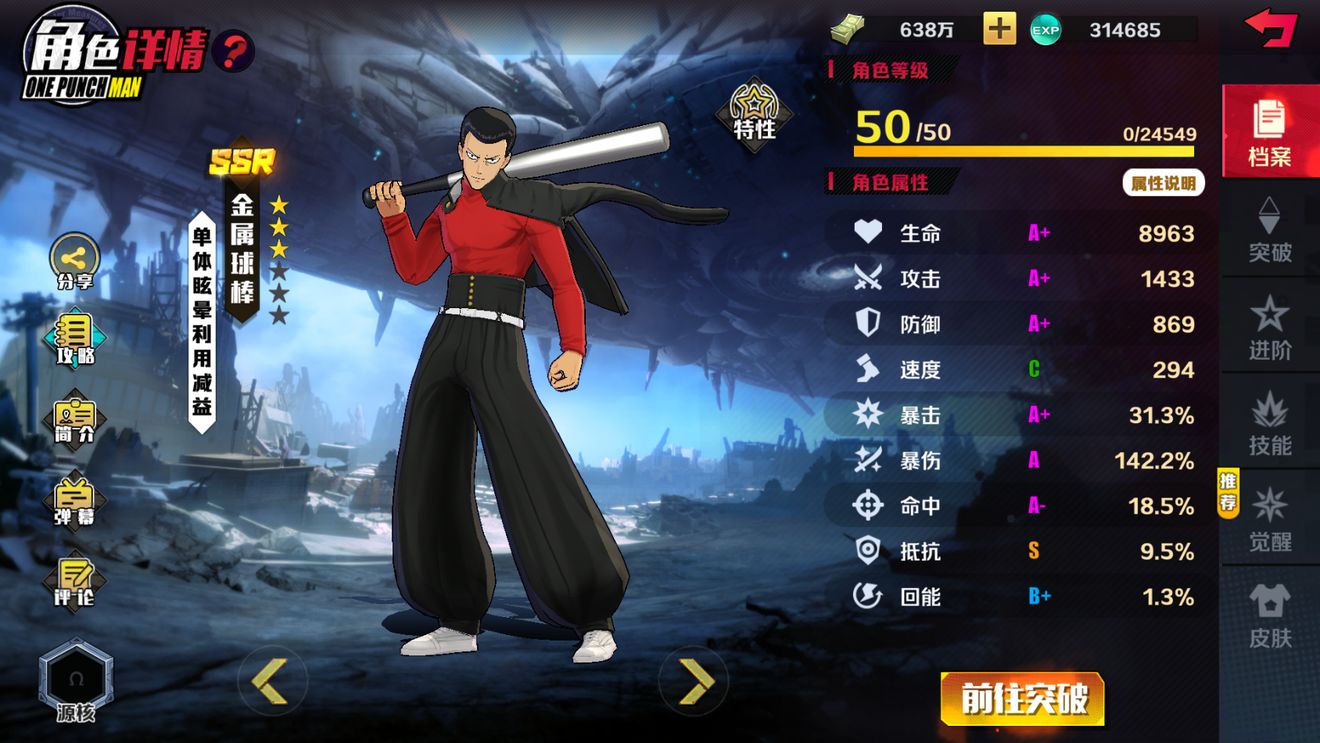
Task: Show the previous character with left arrow
Action: coord(270,681)
